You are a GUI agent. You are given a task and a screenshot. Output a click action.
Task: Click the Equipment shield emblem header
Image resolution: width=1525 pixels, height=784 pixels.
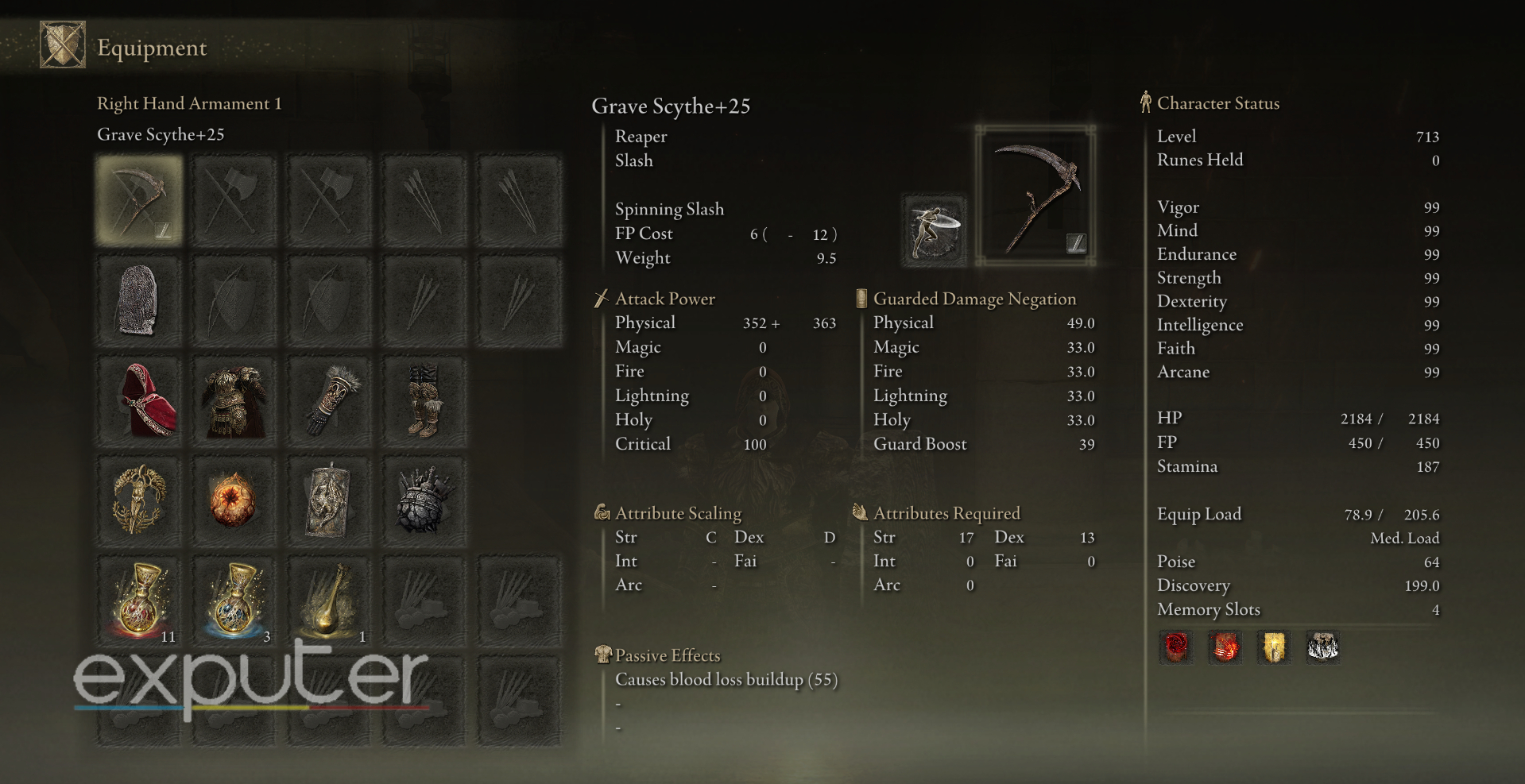[x=62, y=44]
